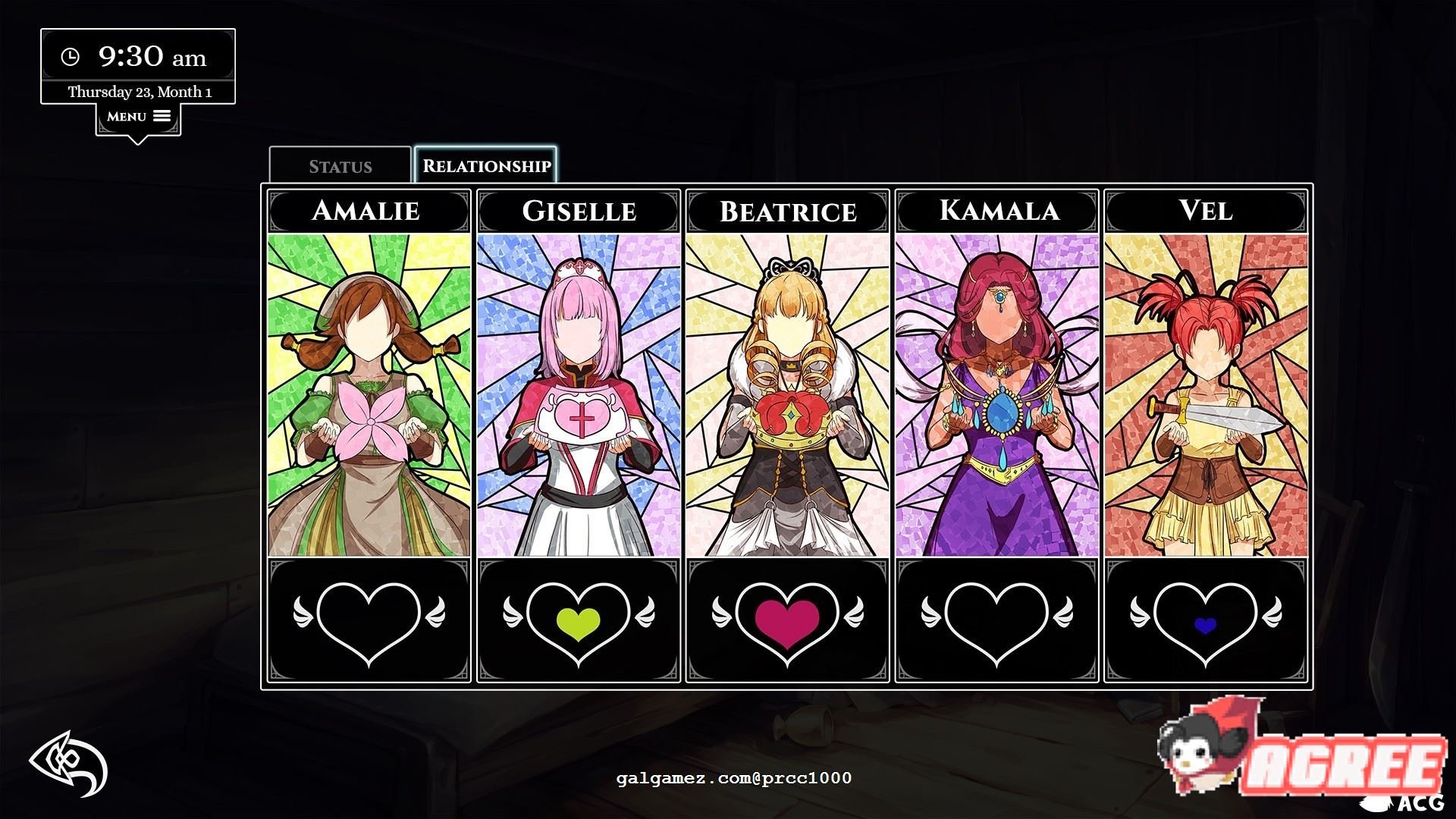Click the eye emblem icon
The image size is (1456, 819).
click(68, 764)
